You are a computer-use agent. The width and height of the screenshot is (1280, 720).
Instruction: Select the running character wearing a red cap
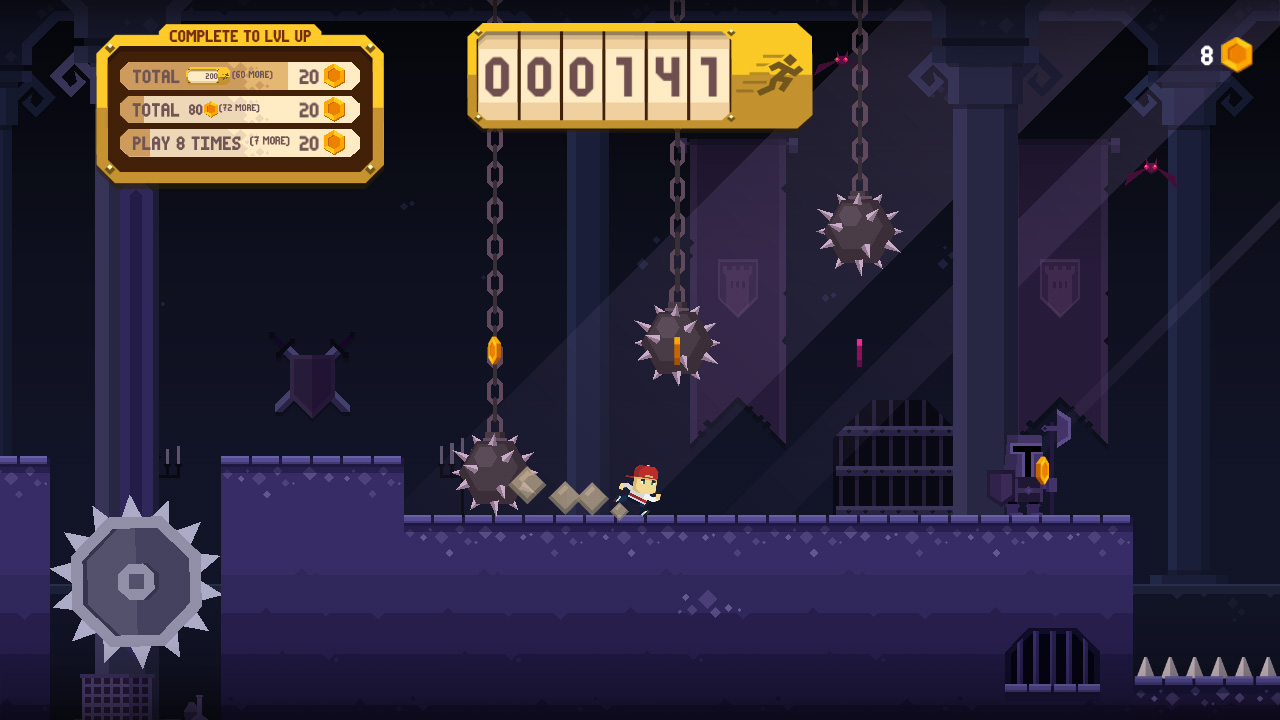[640, 487]
